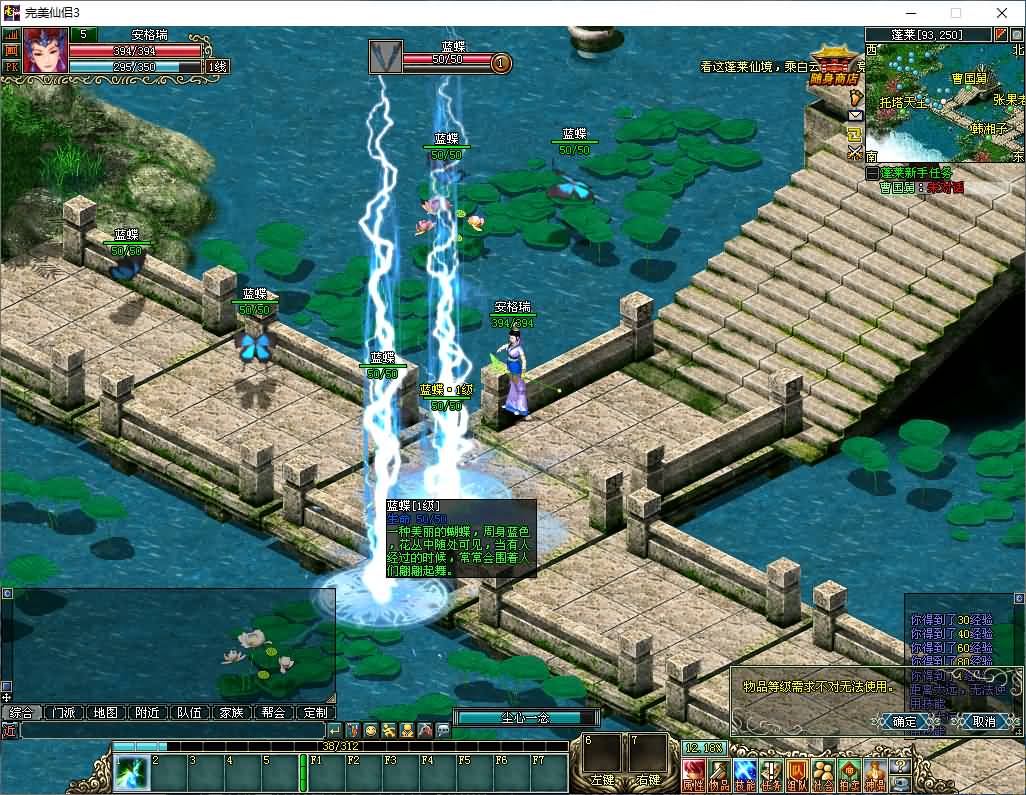Activate the lightning skill in hotbar slot 1
Screen dimensions: 1026x795
pos(131,773)
